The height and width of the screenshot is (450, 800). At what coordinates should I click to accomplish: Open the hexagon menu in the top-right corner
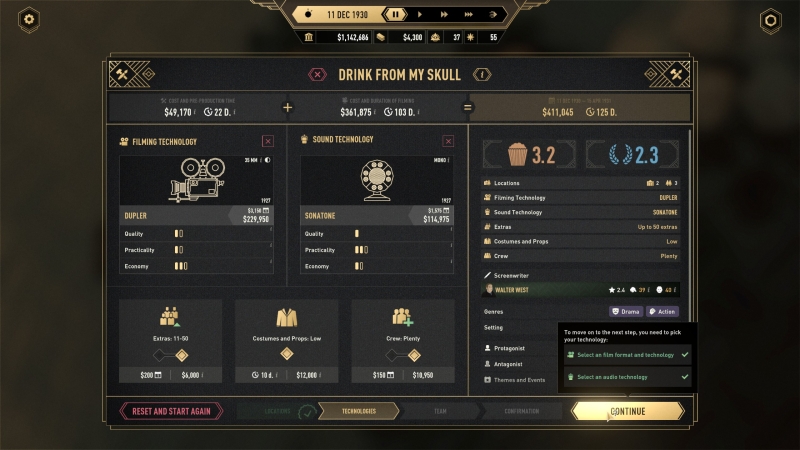coord(770,19)
